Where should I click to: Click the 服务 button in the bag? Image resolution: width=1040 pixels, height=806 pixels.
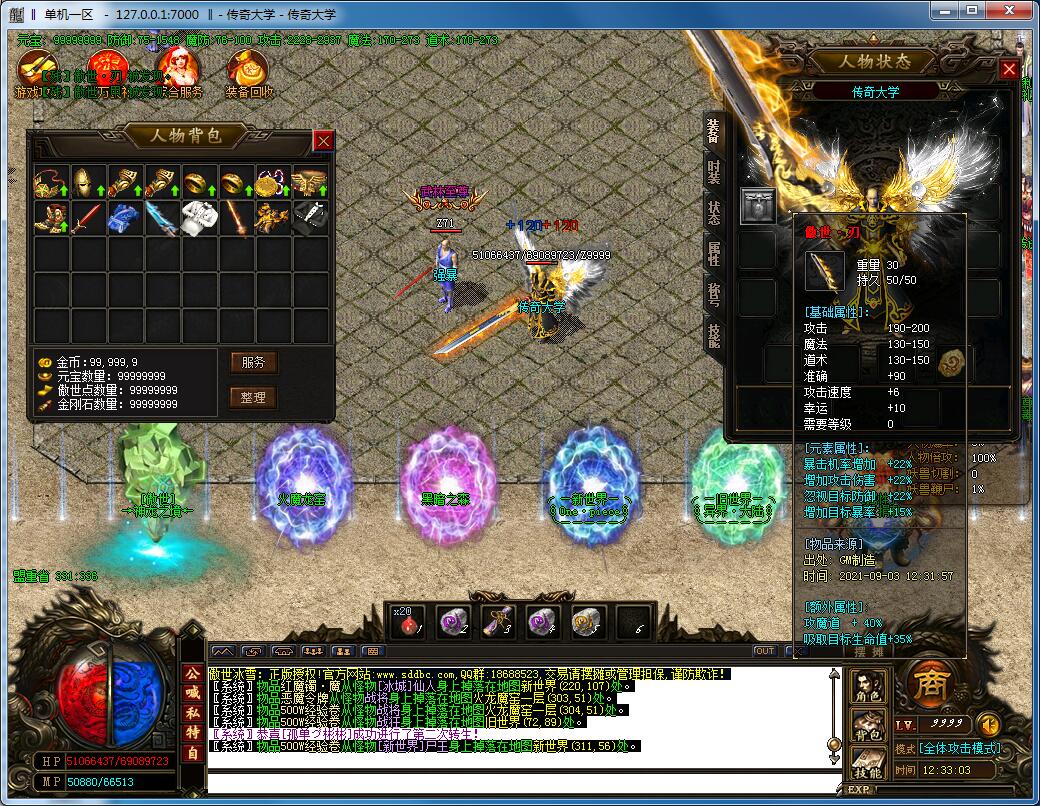(x=253, y=362)
